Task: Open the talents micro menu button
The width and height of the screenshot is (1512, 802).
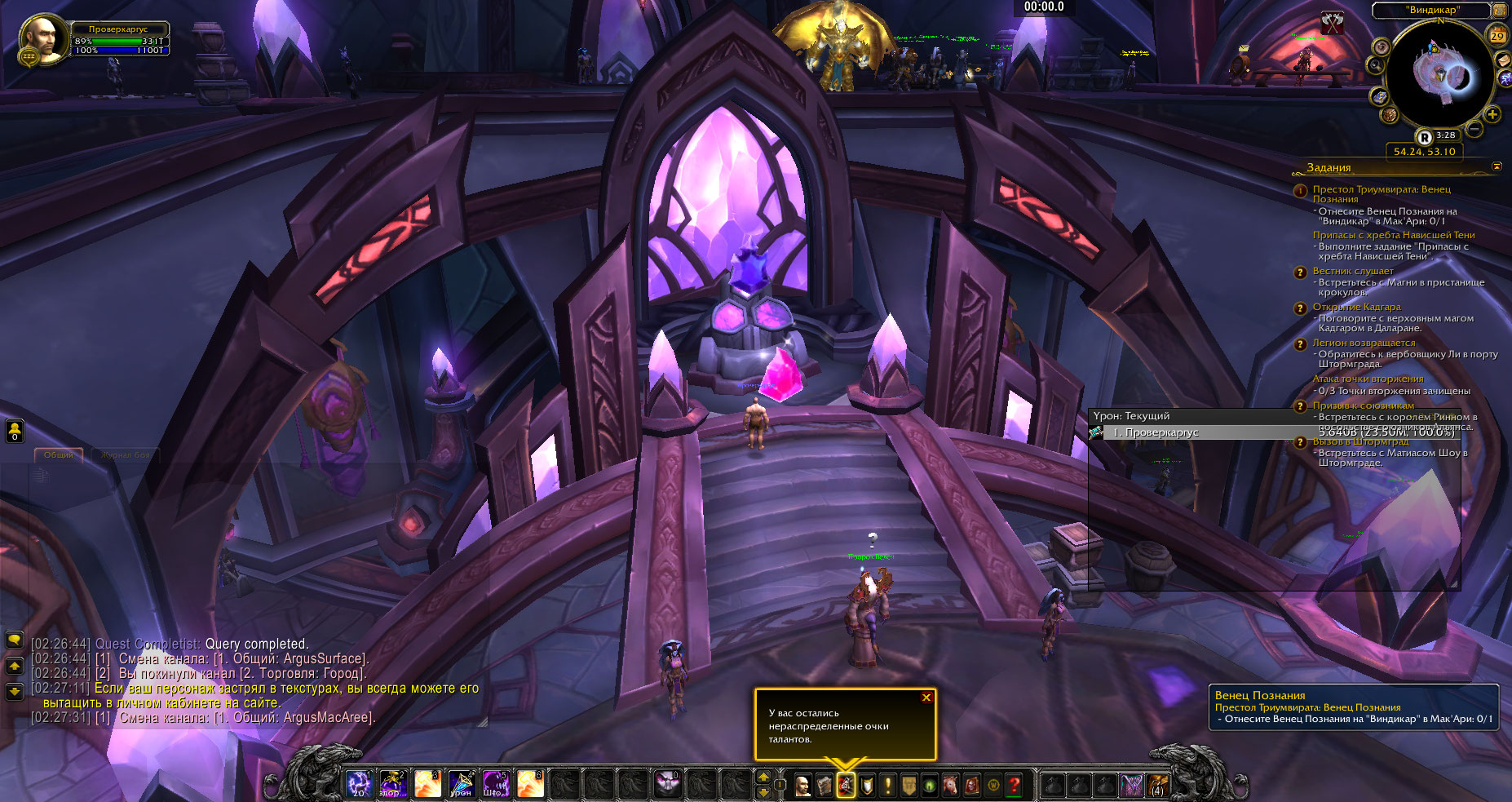Action: click(x=846, y=785)
